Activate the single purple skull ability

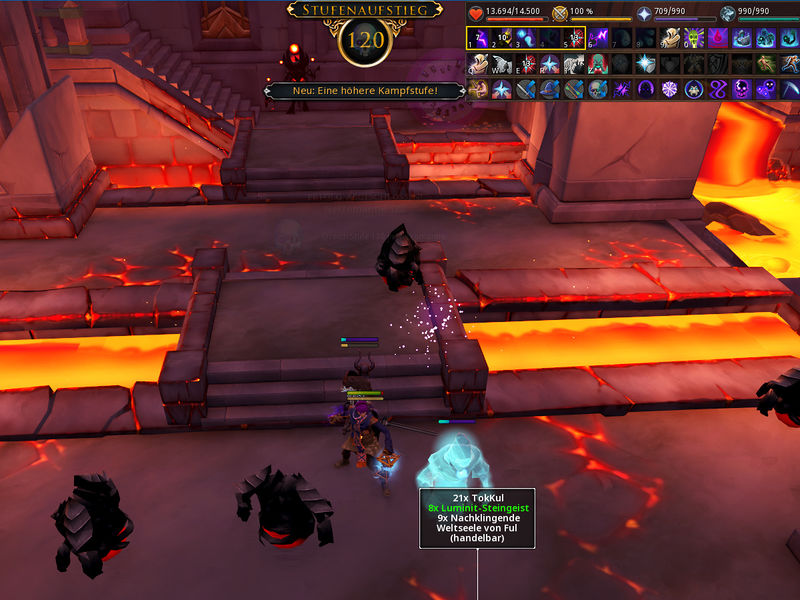pyautogui.click(x=742, y=89)
